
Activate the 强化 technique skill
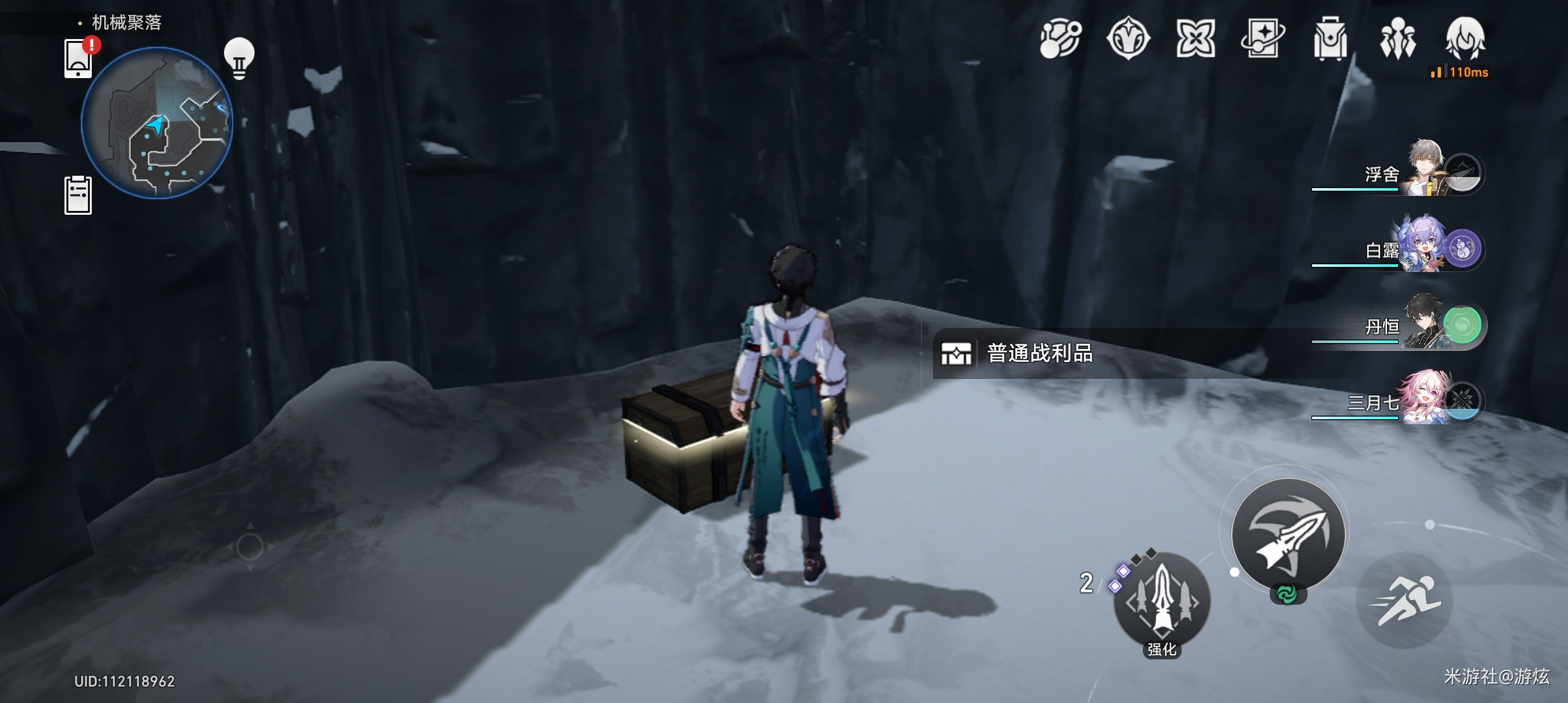pos(1162,601)
